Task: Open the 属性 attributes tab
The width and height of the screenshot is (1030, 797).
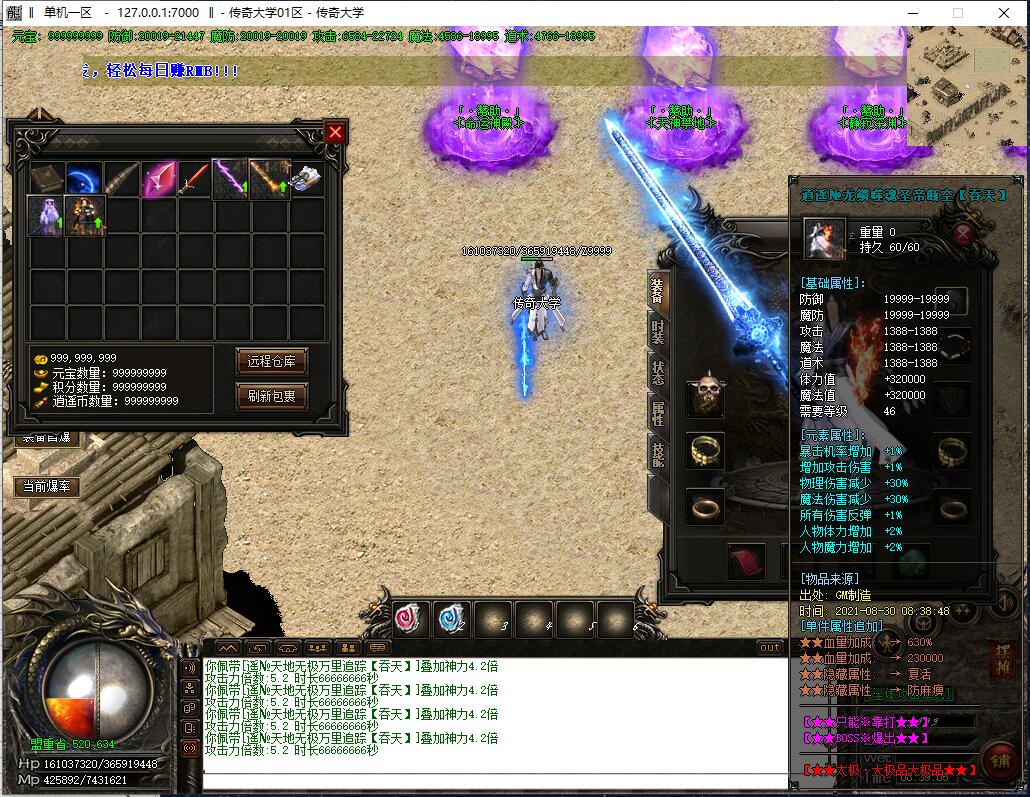Action: [x=657, y=413]
